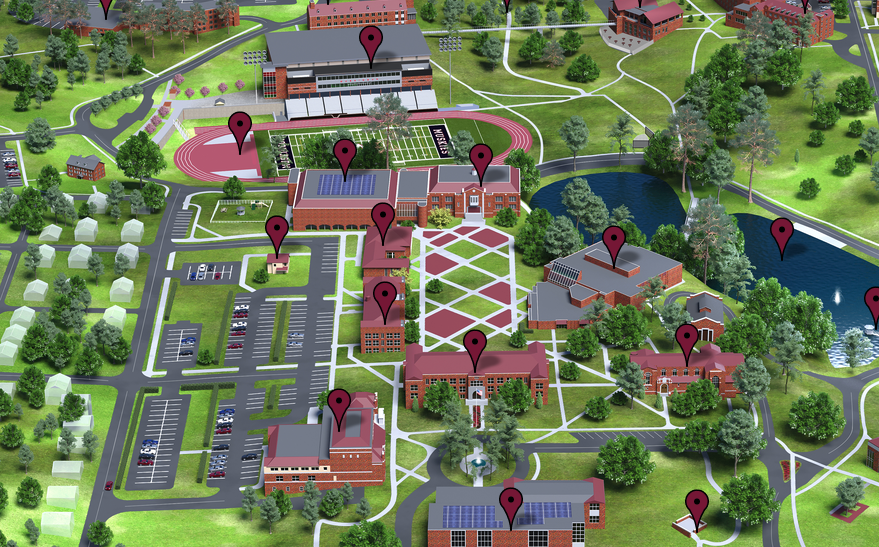Select the pin on the gray-roofed building beside the pond
879x547 pixels.
point(614,242)
